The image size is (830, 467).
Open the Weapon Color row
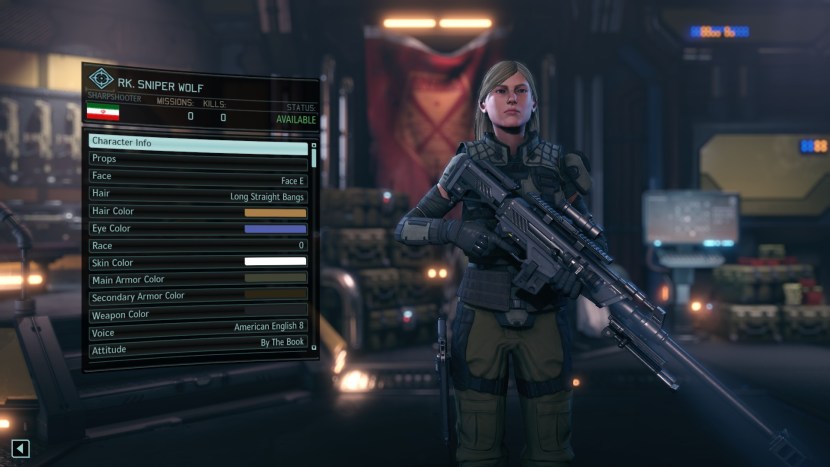coord(197,314)
